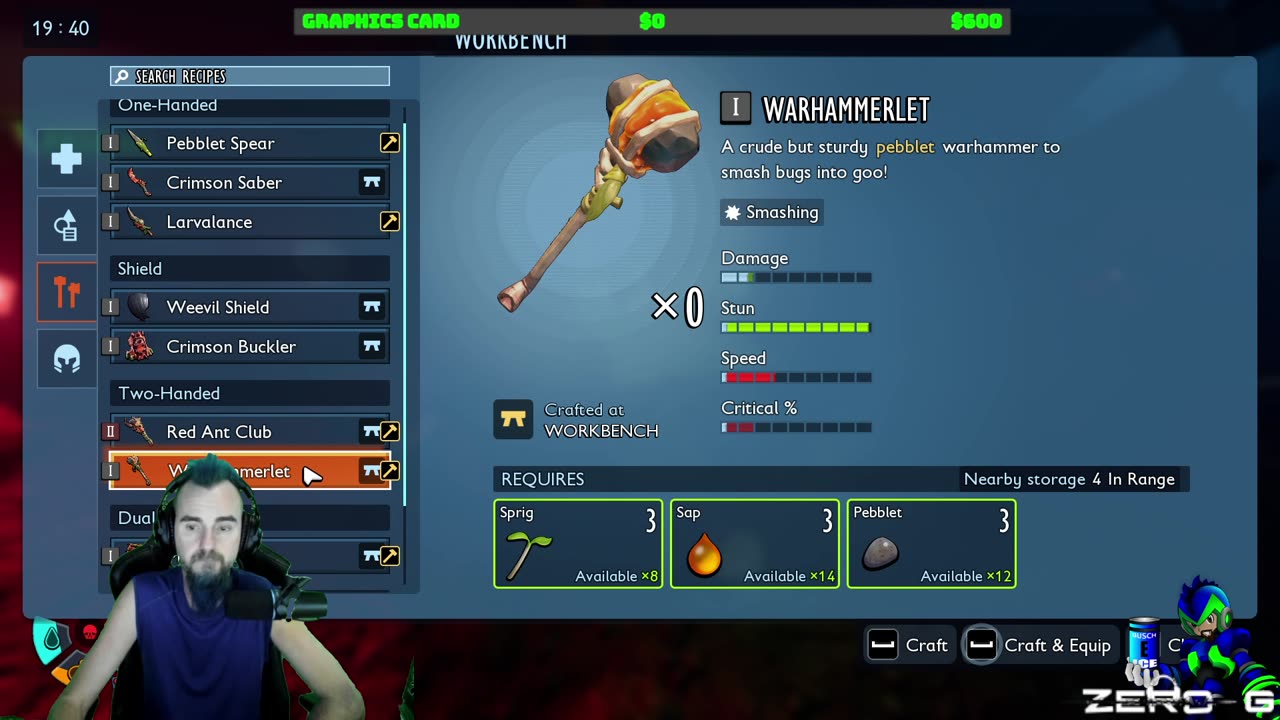Viewport: 1280px width, 720px height.
Task: Click the Sap ingredient slot
Action: pyautogui.click(x=755, y=543)
